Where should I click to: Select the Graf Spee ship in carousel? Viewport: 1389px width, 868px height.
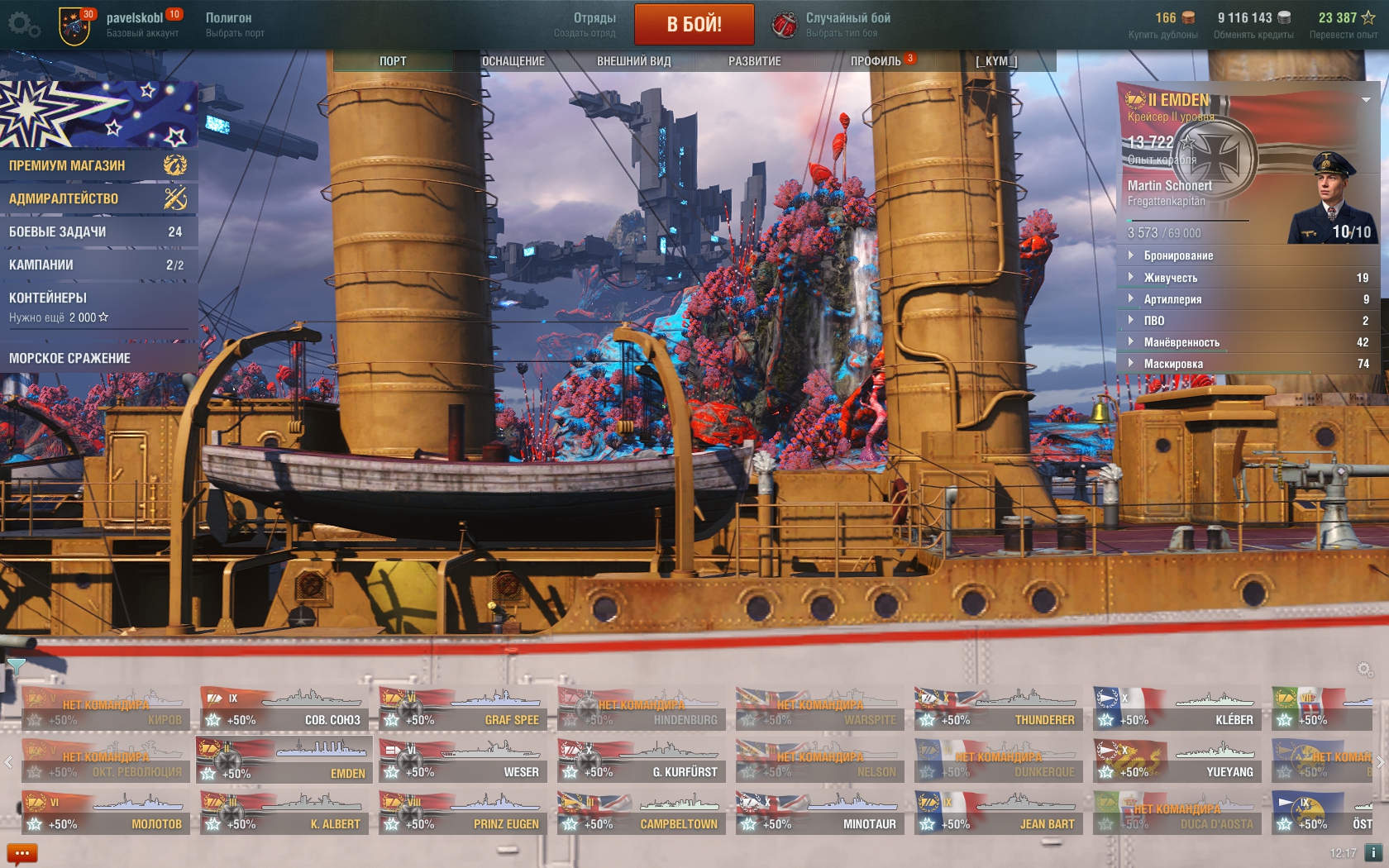pos(462,710)
